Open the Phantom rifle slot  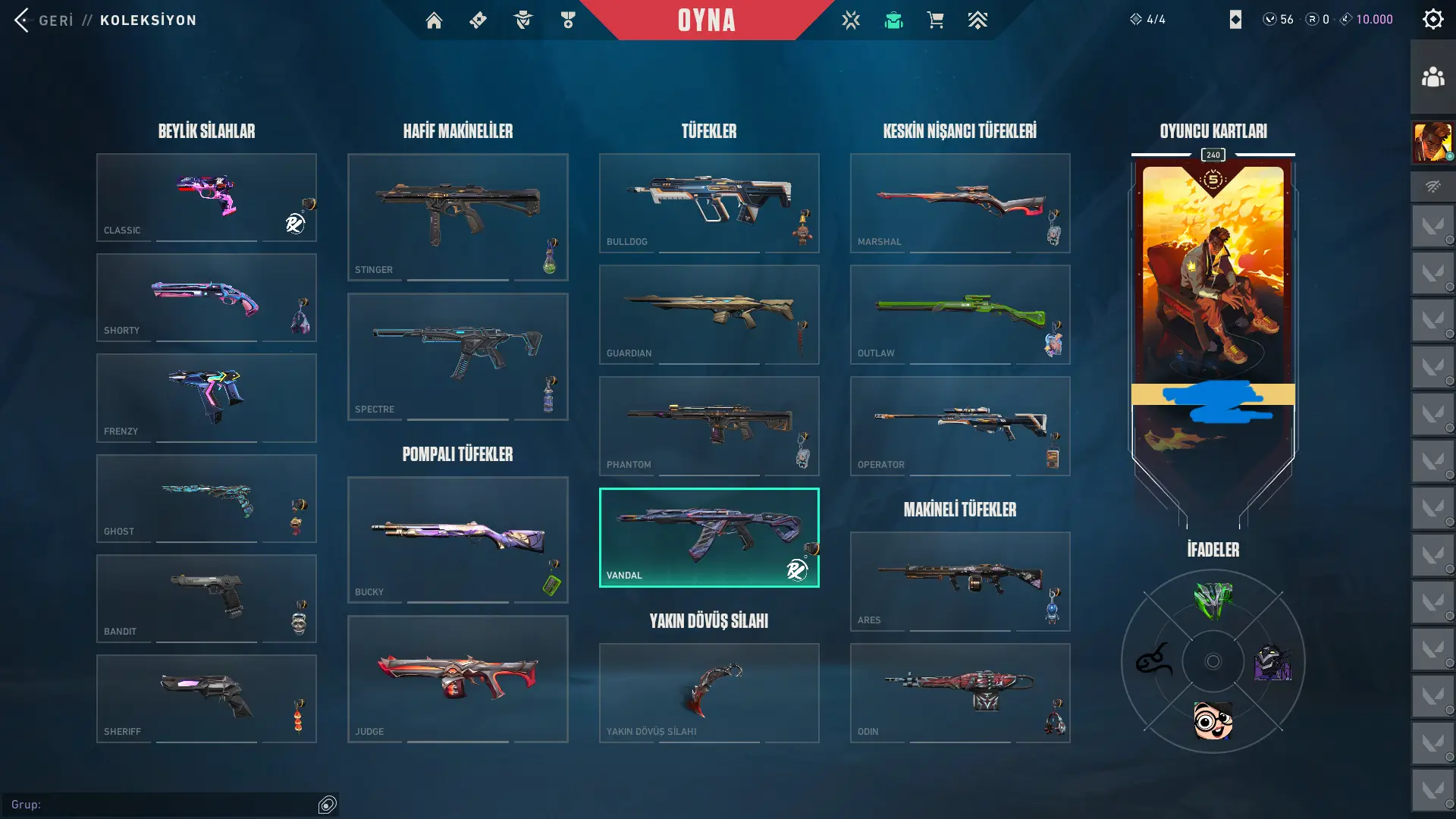click(x=708, y=425)
